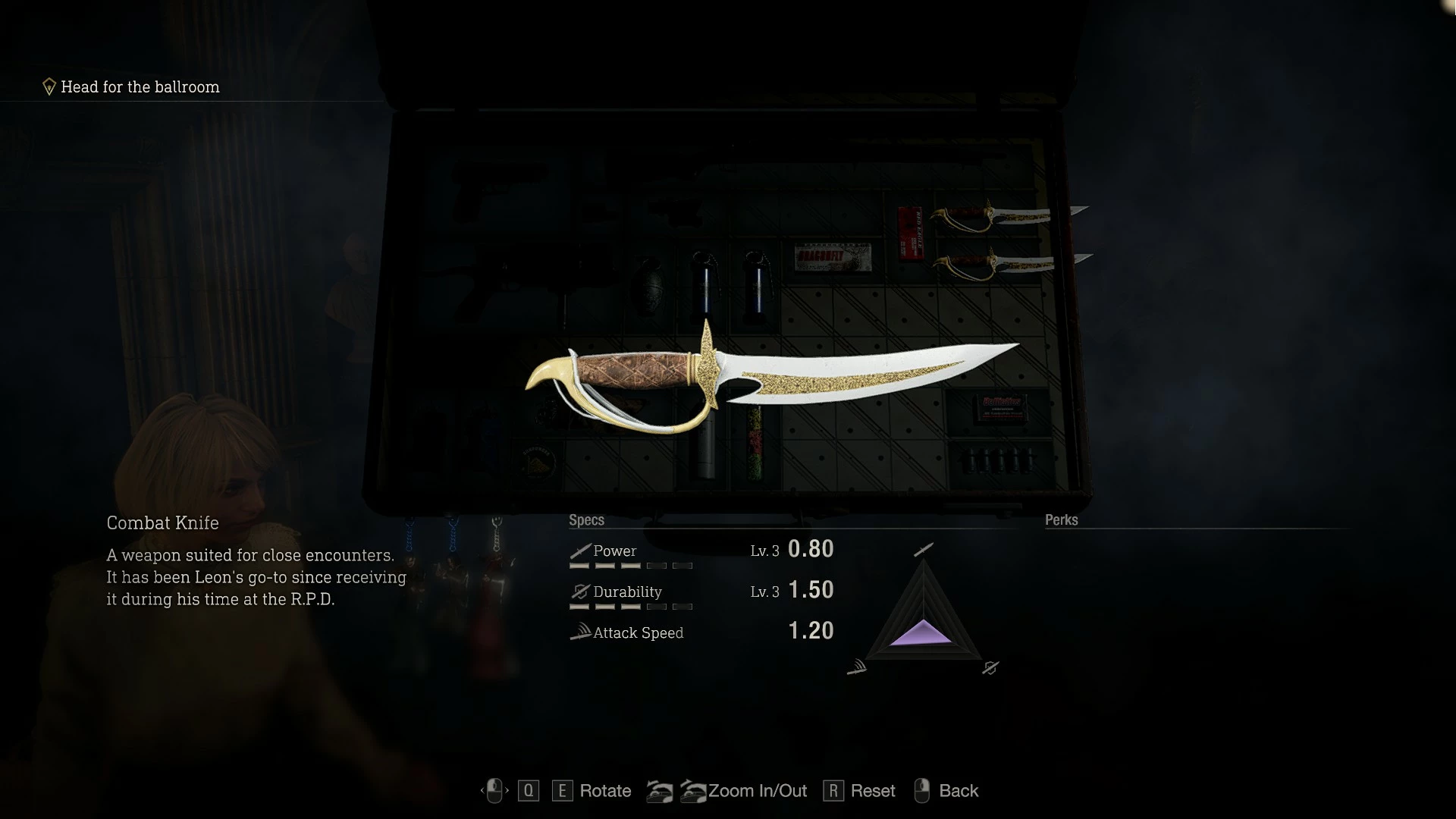1456x819 pixels.
Task: Click the Back option in bottom bar
Action: (x=958, y=791)
